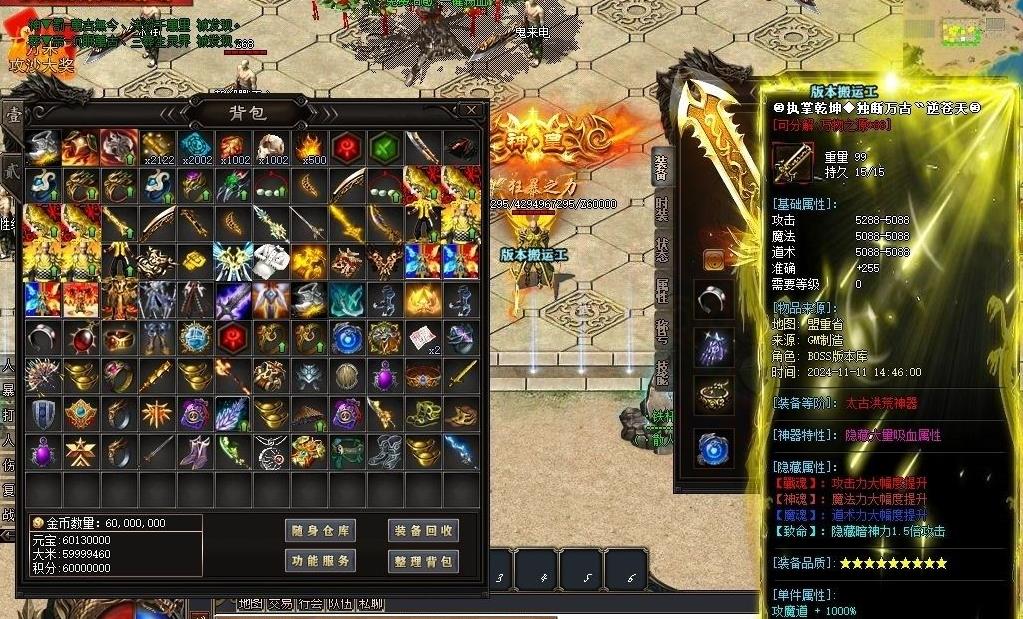
Task: Close the 背包 inventory window
Action: 471,110
